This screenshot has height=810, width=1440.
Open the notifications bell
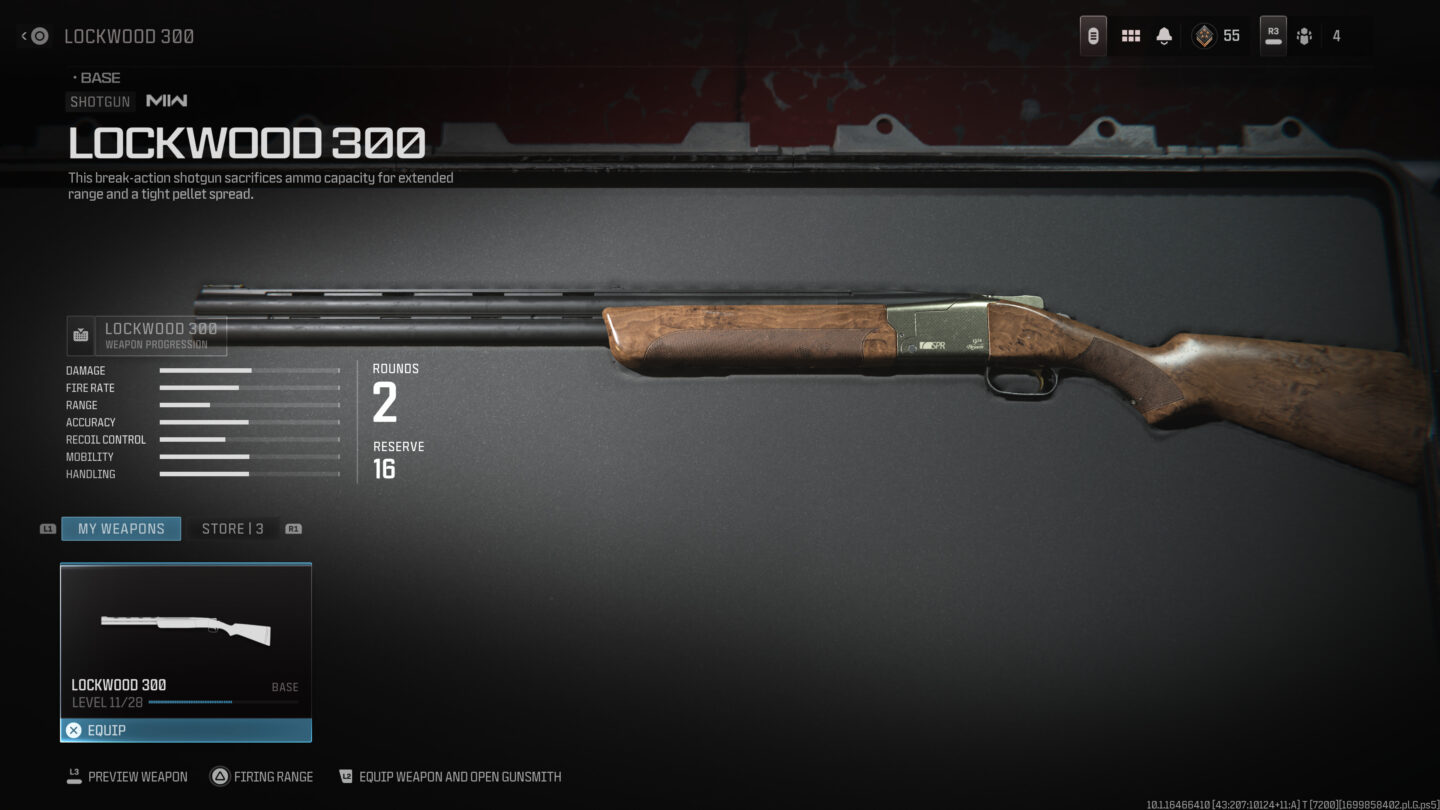[1164, 36]
